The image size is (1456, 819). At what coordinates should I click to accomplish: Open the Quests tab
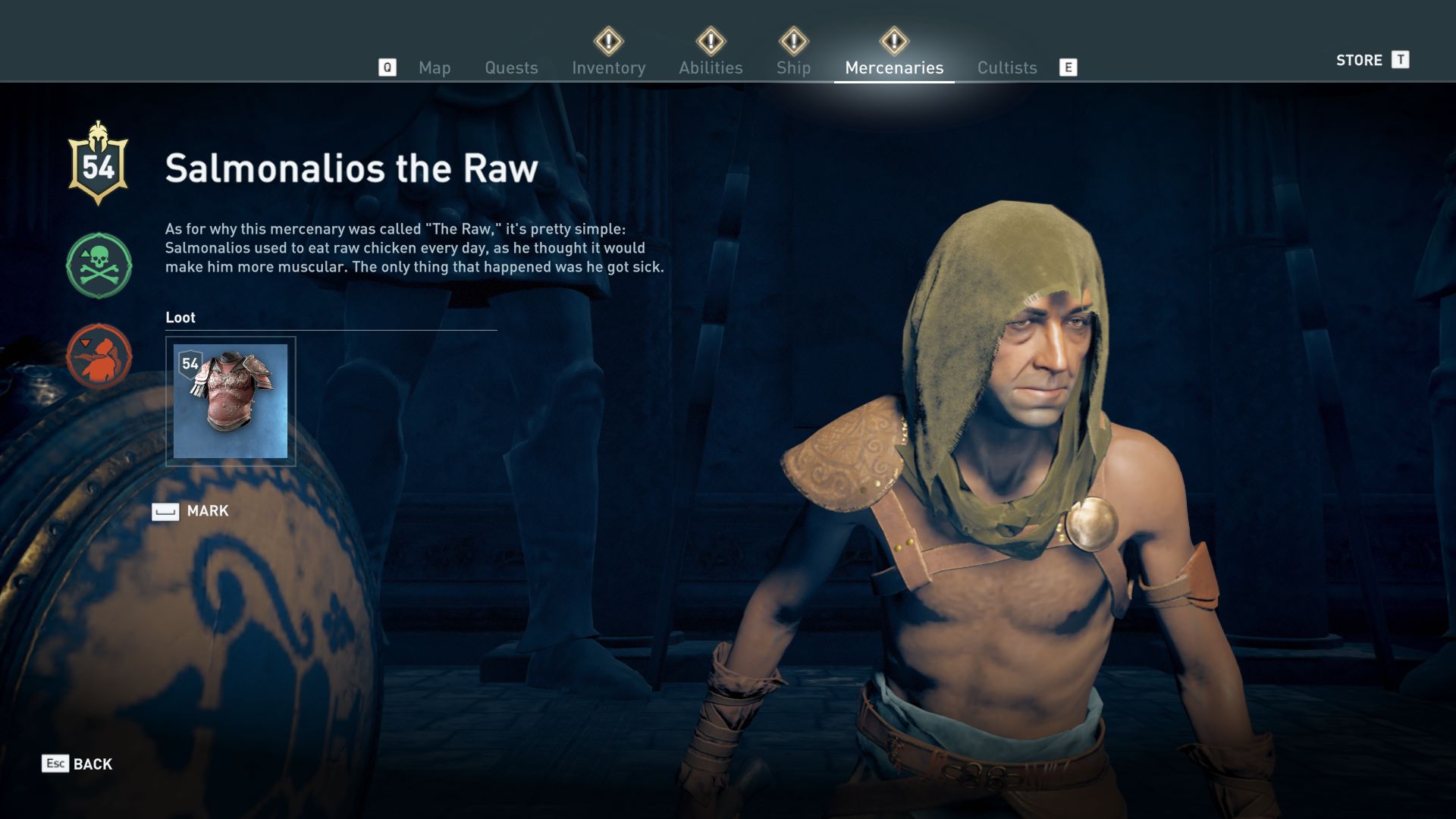click(511, 67)
